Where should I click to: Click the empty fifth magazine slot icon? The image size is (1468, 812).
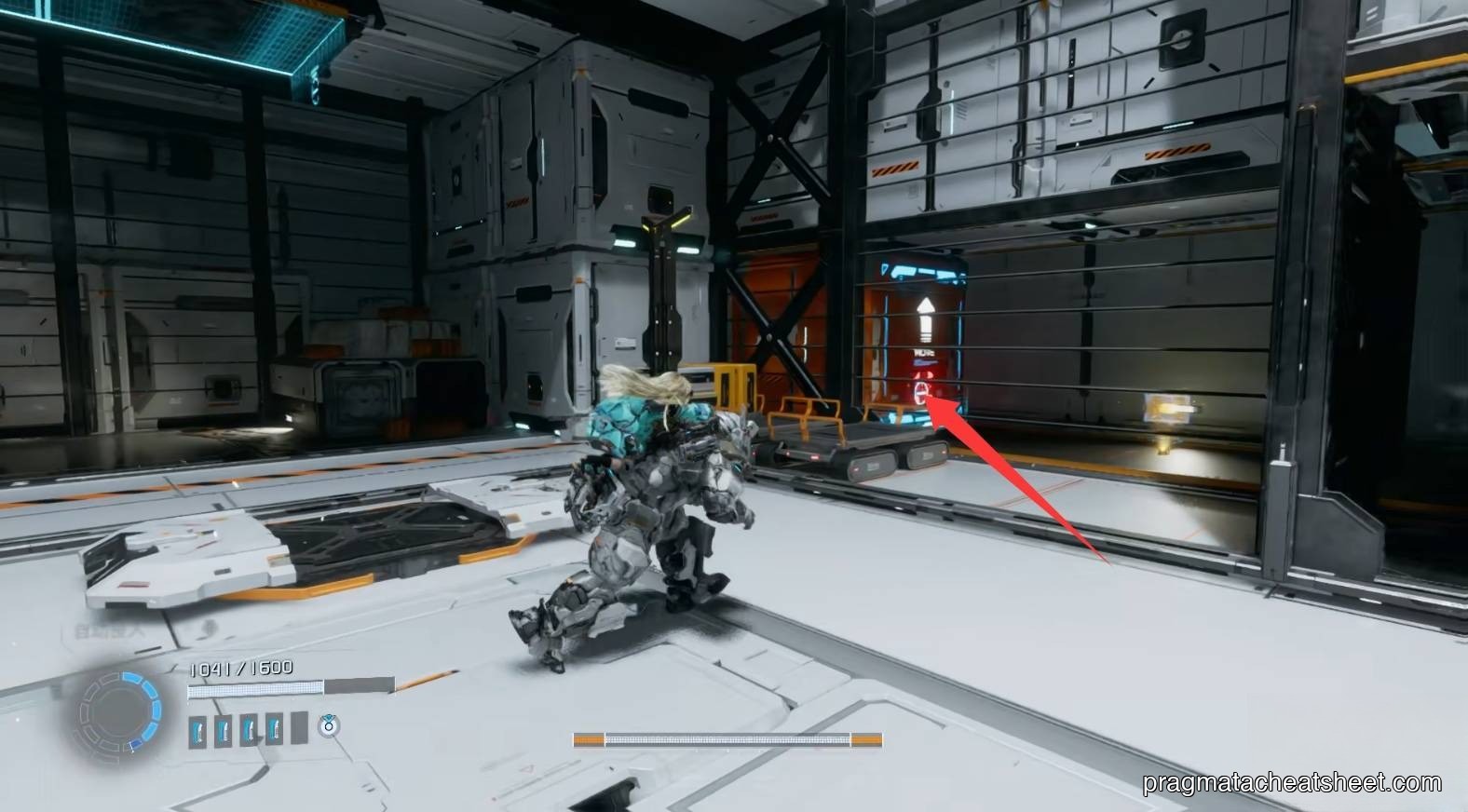298,727
